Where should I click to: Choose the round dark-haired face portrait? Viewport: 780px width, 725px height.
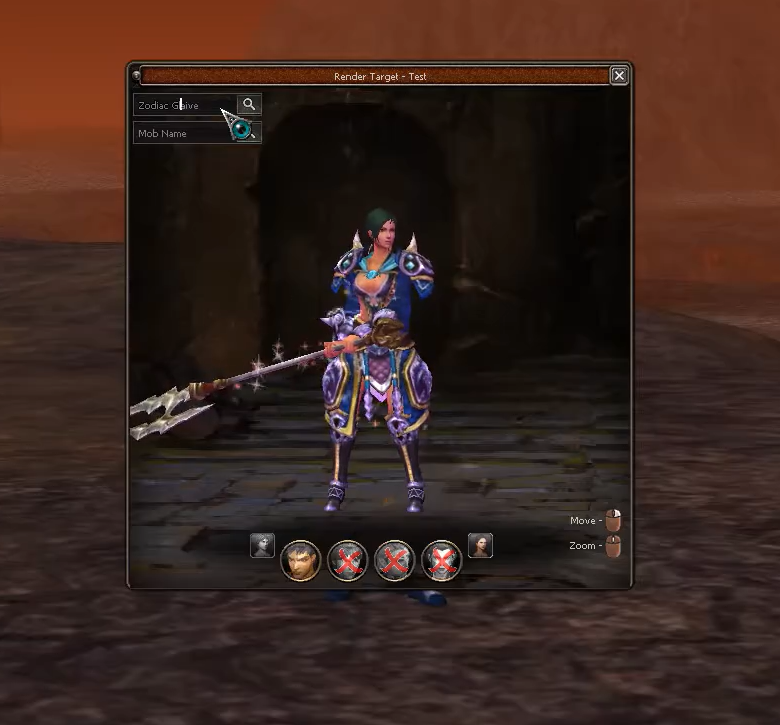point(300,560)
